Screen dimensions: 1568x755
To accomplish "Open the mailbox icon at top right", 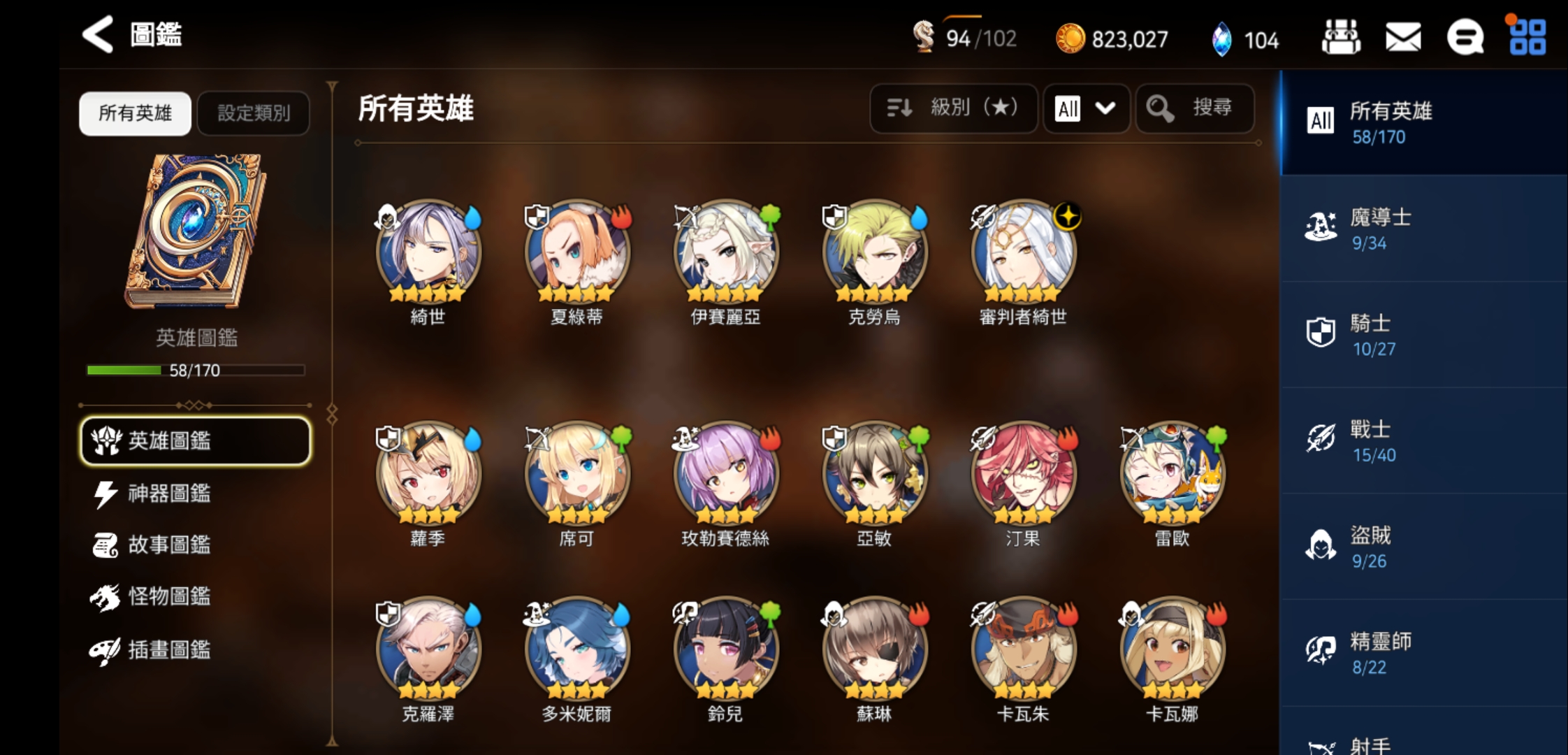I will (1402, 37).
